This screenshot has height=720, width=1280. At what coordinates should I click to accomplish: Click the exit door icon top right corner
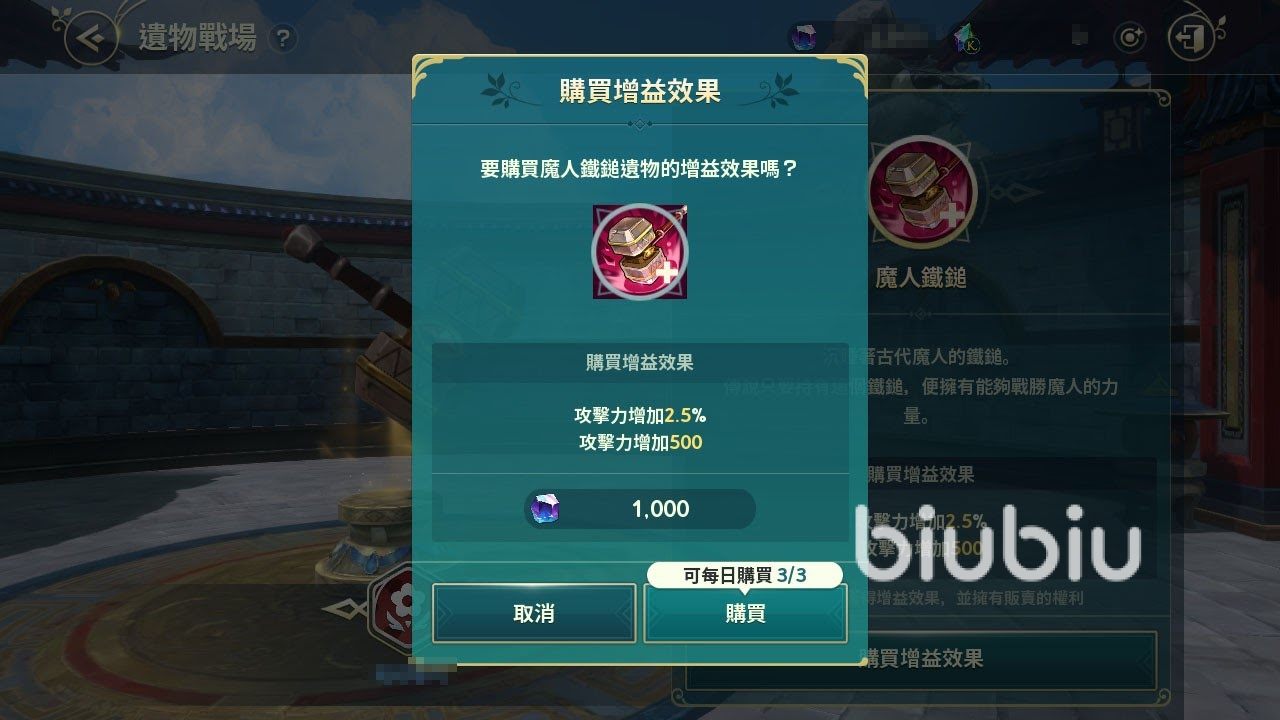pos(1192,37)
